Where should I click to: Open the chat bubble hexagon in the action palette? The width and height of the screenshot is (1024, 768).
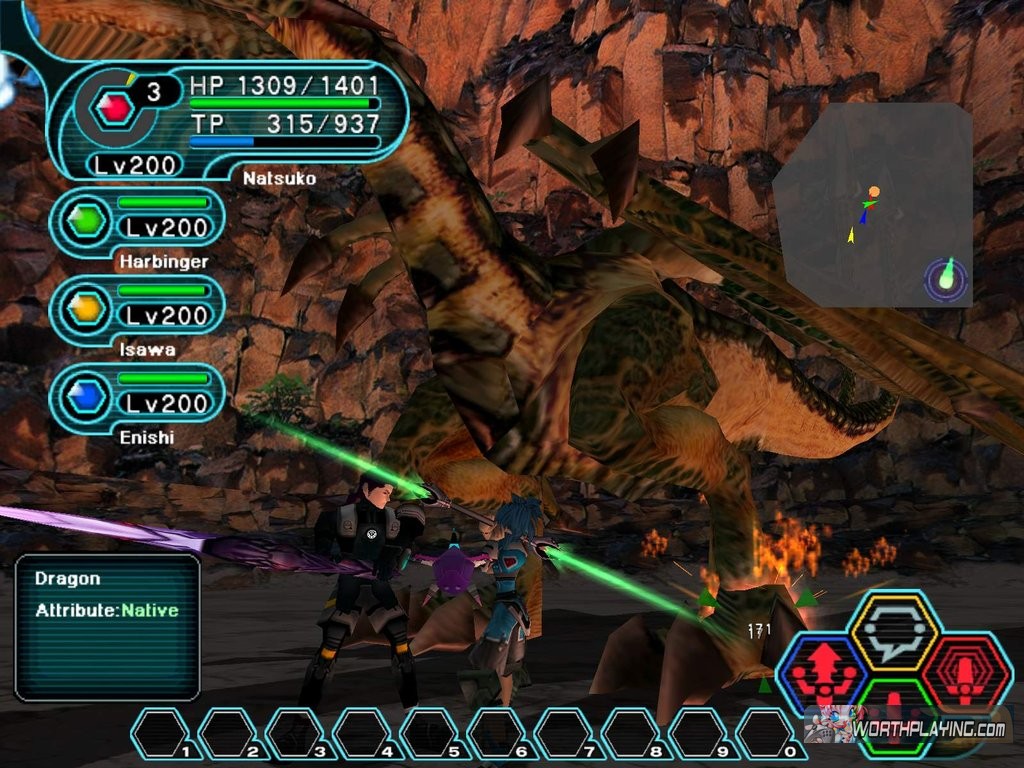click(893, 632)
